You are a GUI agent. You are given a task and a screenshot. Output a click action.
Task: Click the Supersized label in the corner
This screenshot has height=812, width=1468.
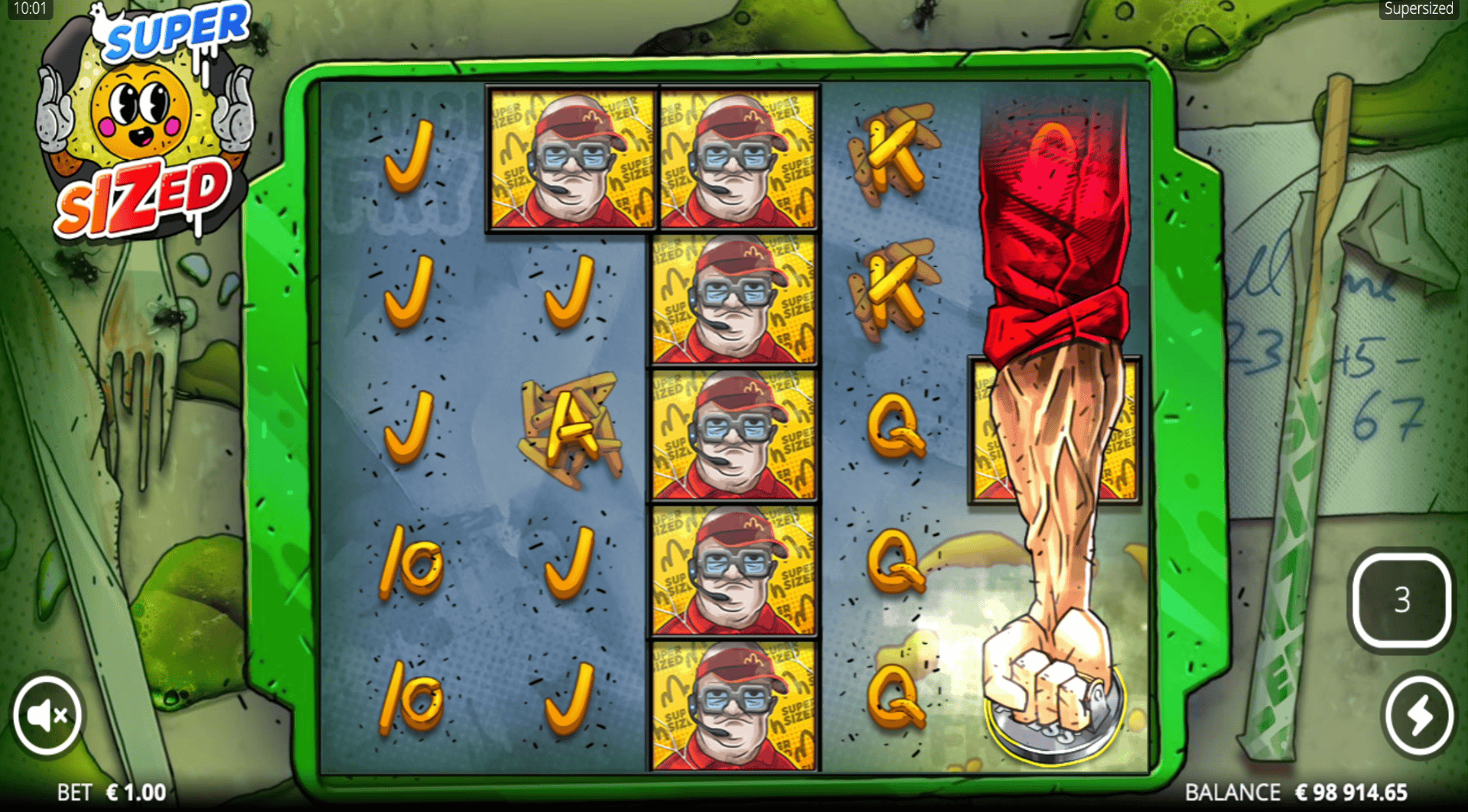tap(1418, 10)
